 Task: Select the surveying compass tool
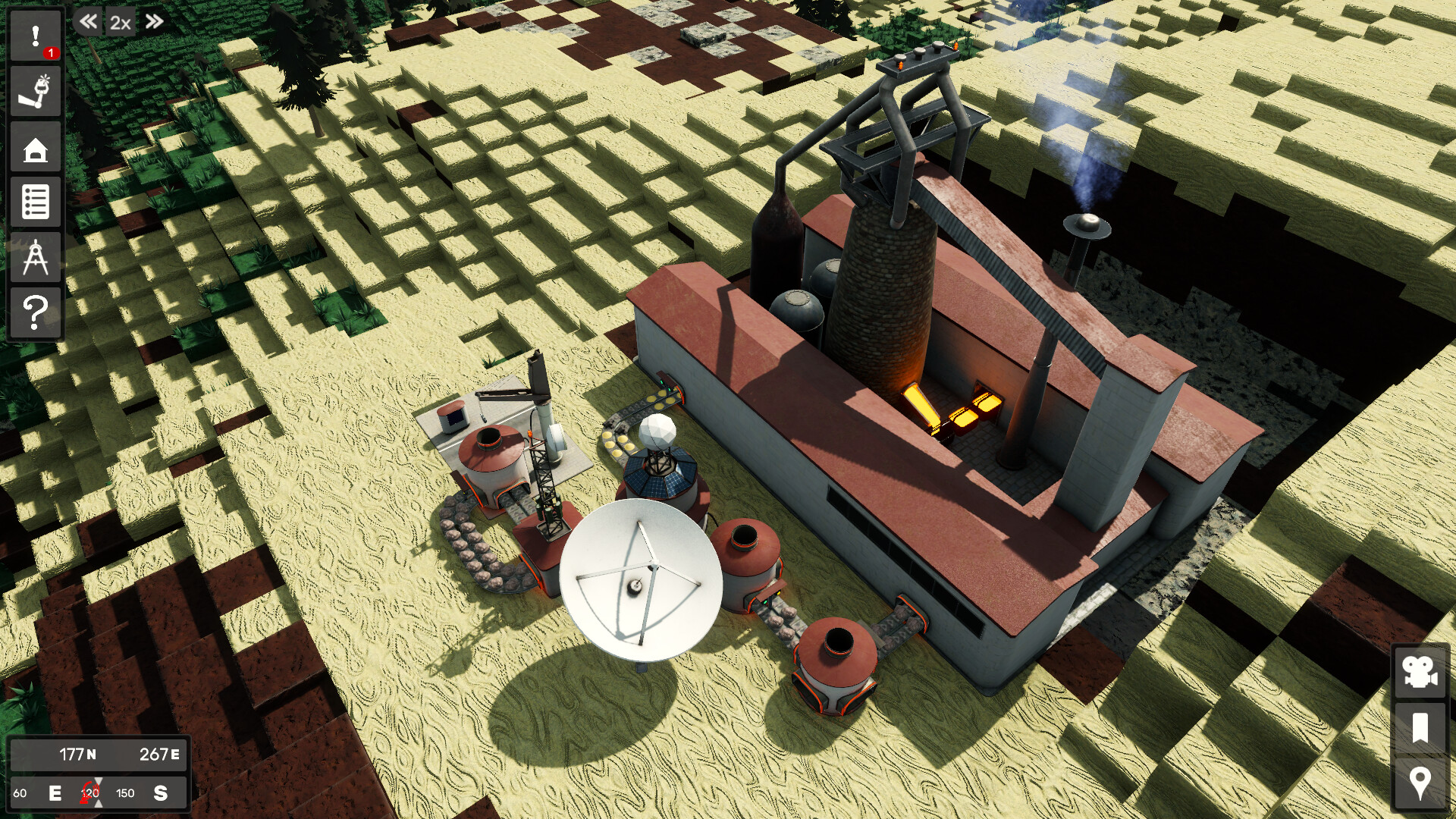tap(34, 258)
